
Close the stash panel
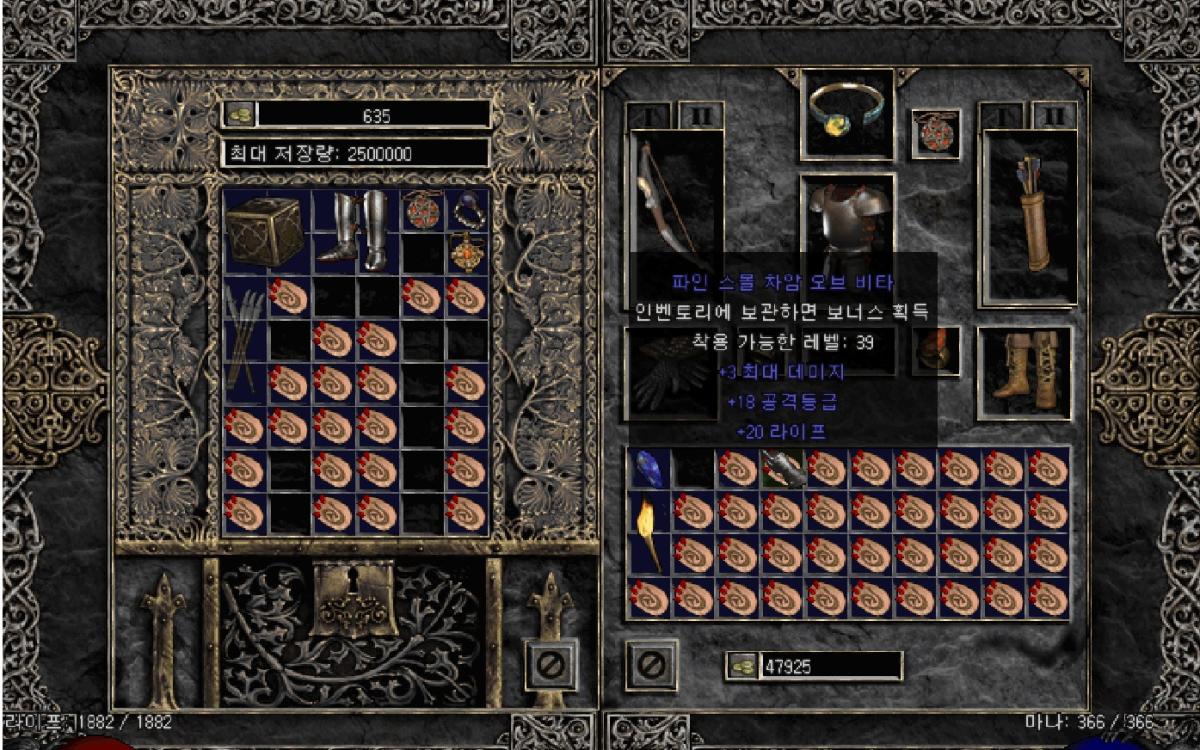click(552, 664)
